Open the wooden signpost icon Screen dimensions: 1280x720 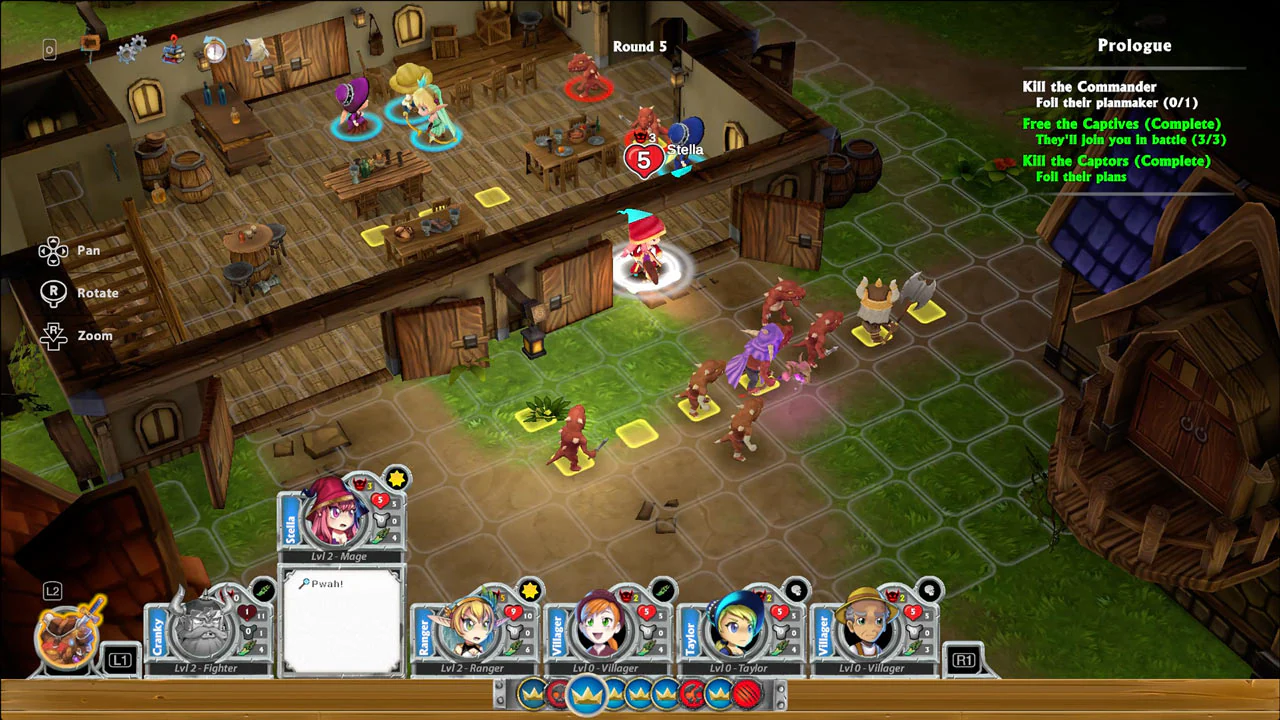tap(90, 44)
